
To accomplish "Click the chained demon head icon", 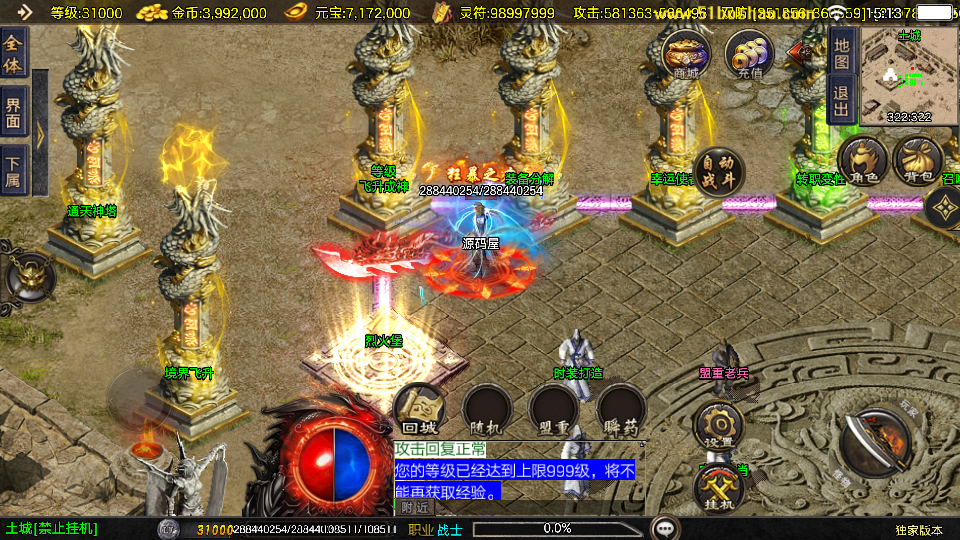I will [27, 277].
